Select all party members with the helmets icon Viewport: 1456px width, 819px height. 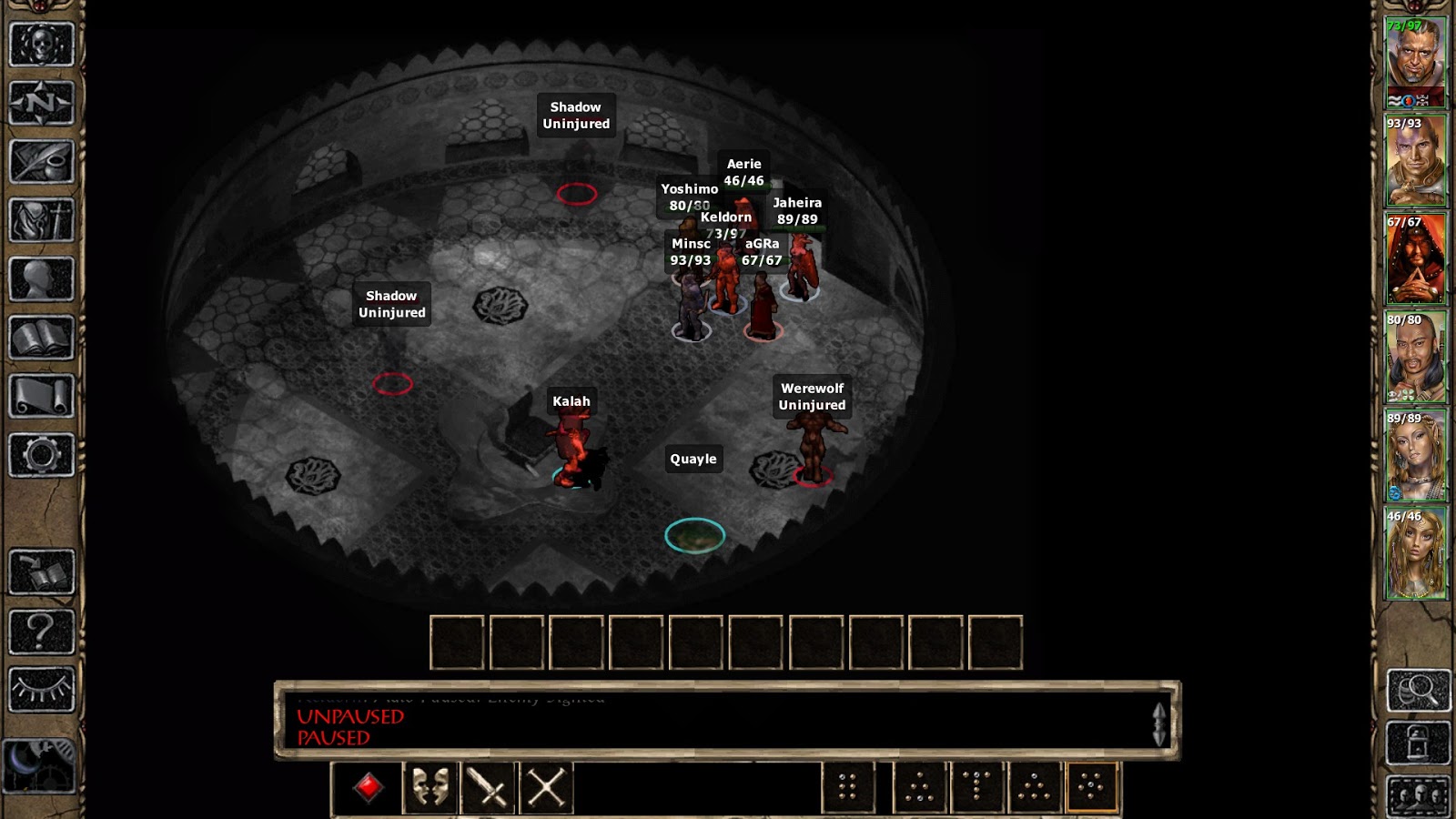(x=1418, y=794)
